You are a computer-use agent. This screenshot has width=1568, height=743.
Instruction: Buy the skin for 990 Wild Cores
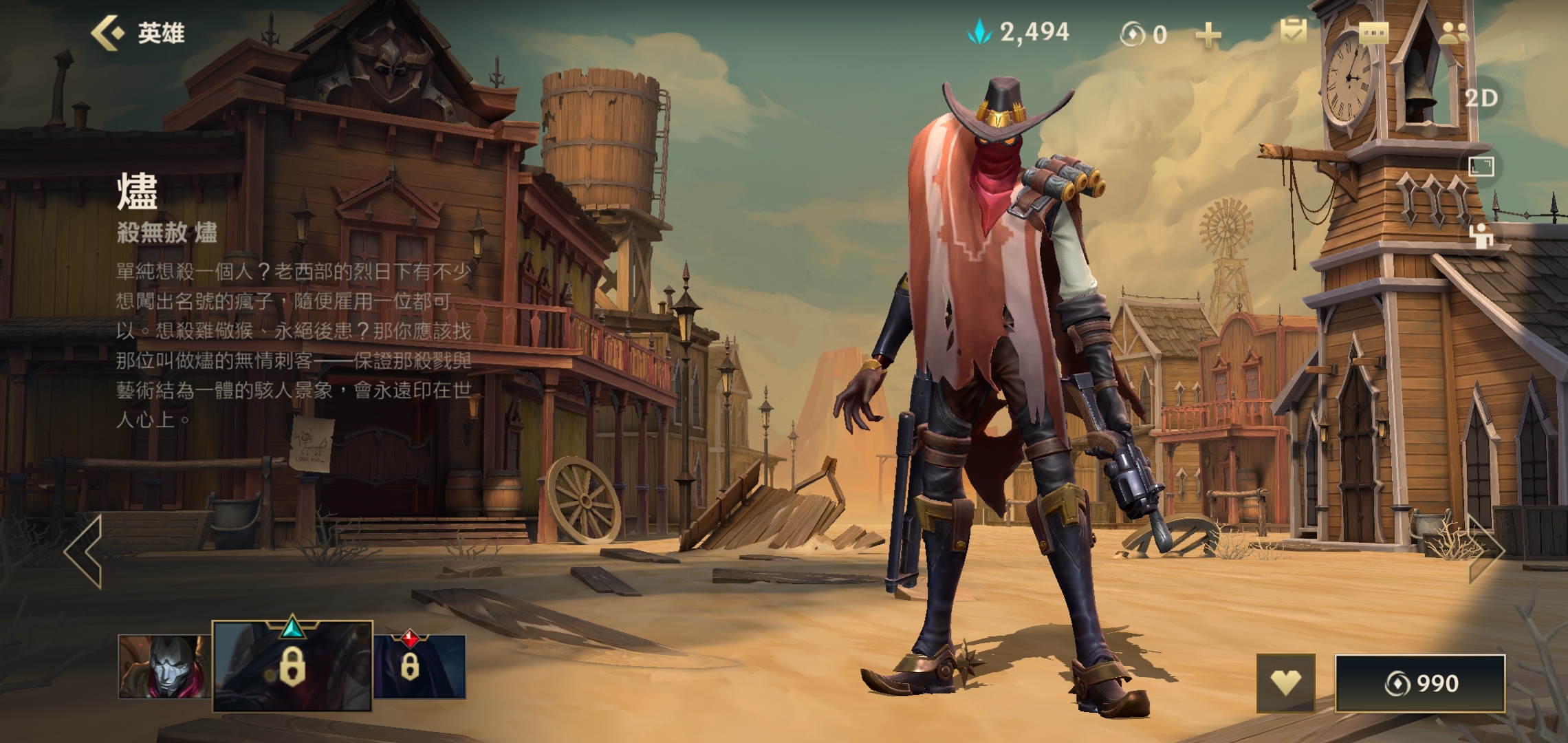point(1420,683)
